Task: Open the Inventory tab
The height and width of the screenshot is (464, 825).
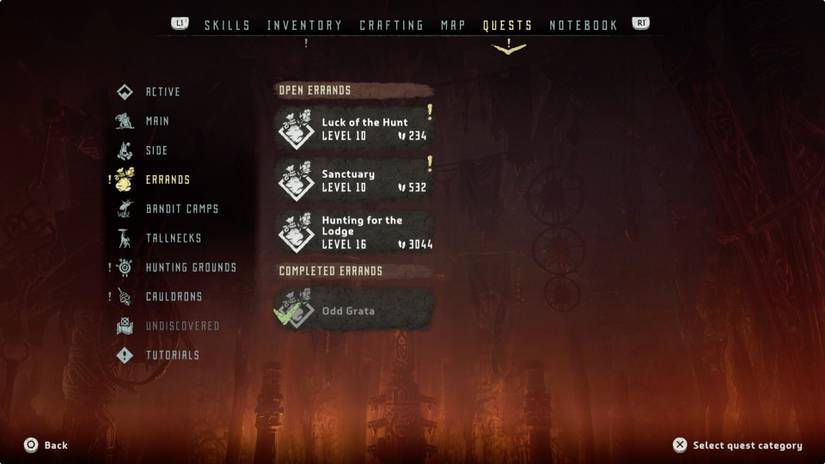Action: tap(305, 25)
